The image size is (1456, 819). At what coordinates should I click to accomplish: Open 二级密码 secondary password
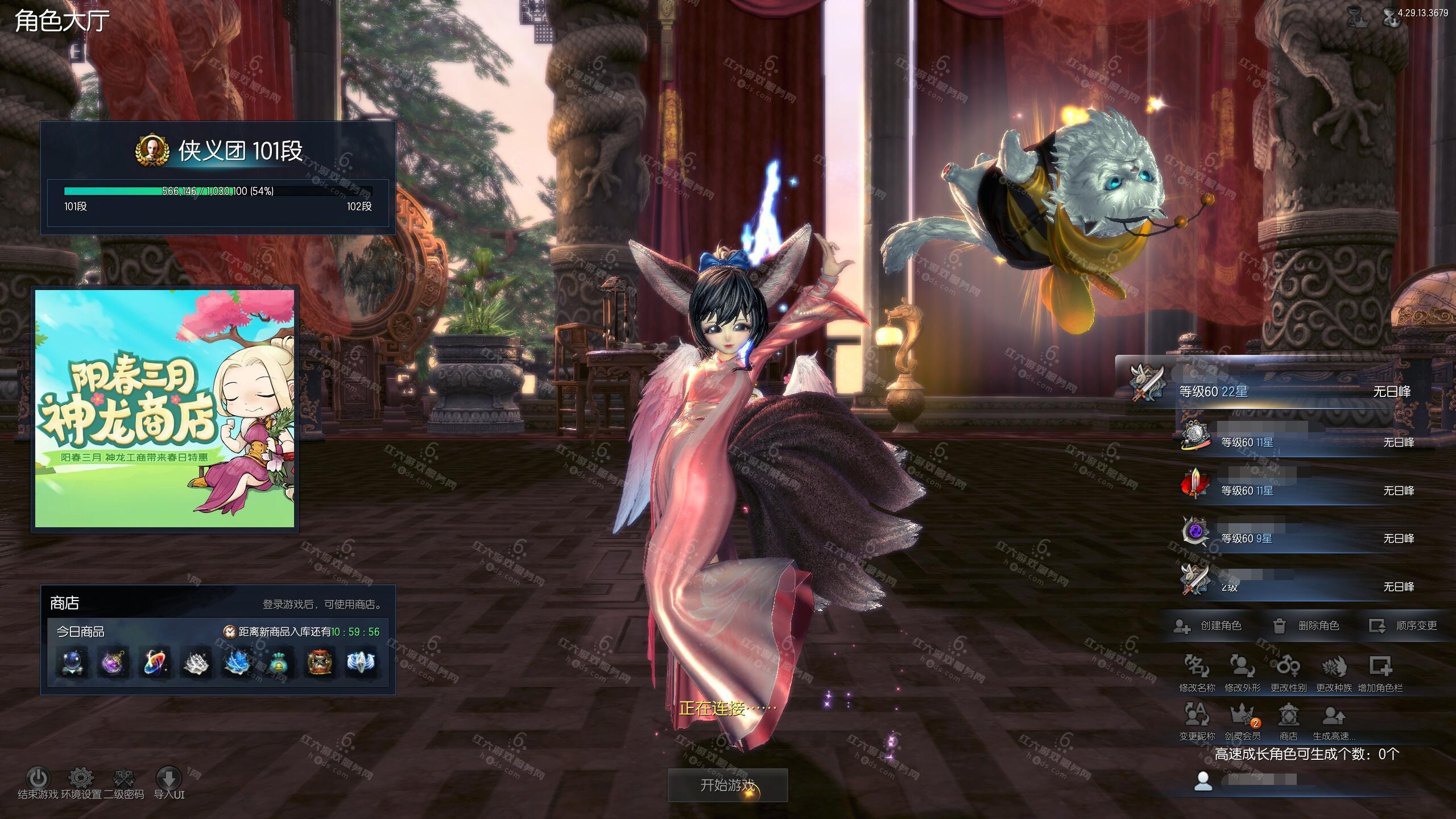tap(124, 779)
